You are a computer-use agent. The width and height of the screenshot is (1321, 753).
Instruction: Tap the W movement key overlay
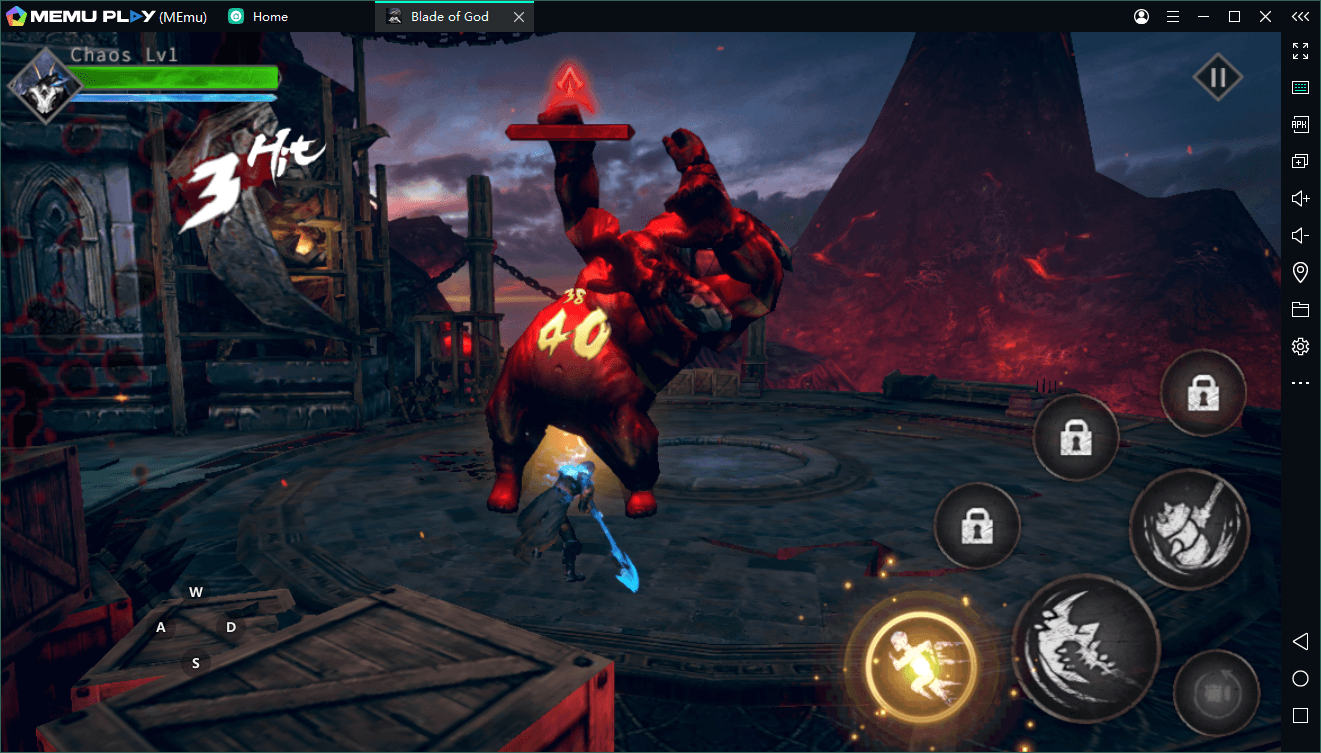[x=196, y=592]
